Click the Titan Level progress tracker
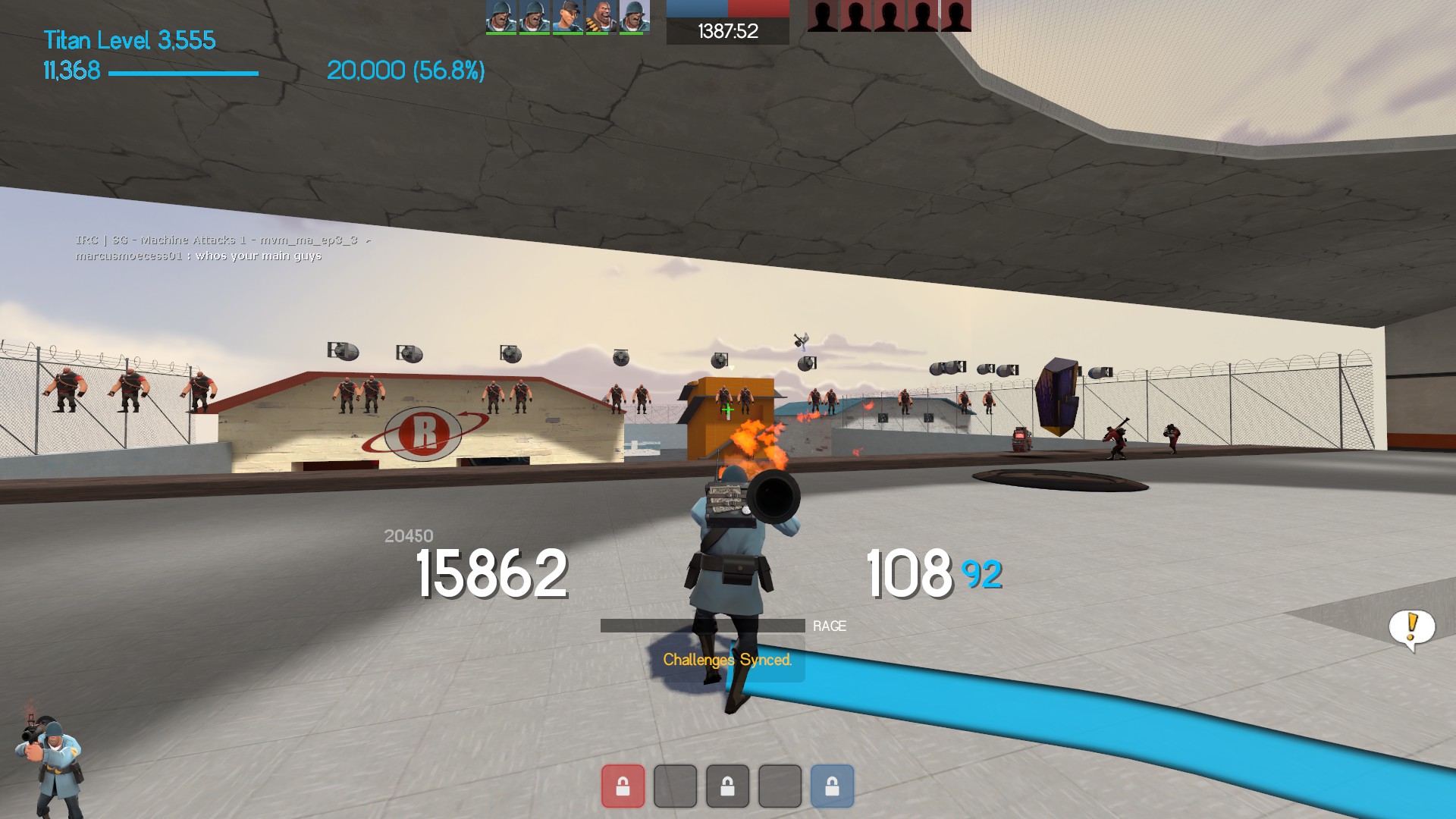Viewport: 1456px width, 819px height. (x=129, y=40)
